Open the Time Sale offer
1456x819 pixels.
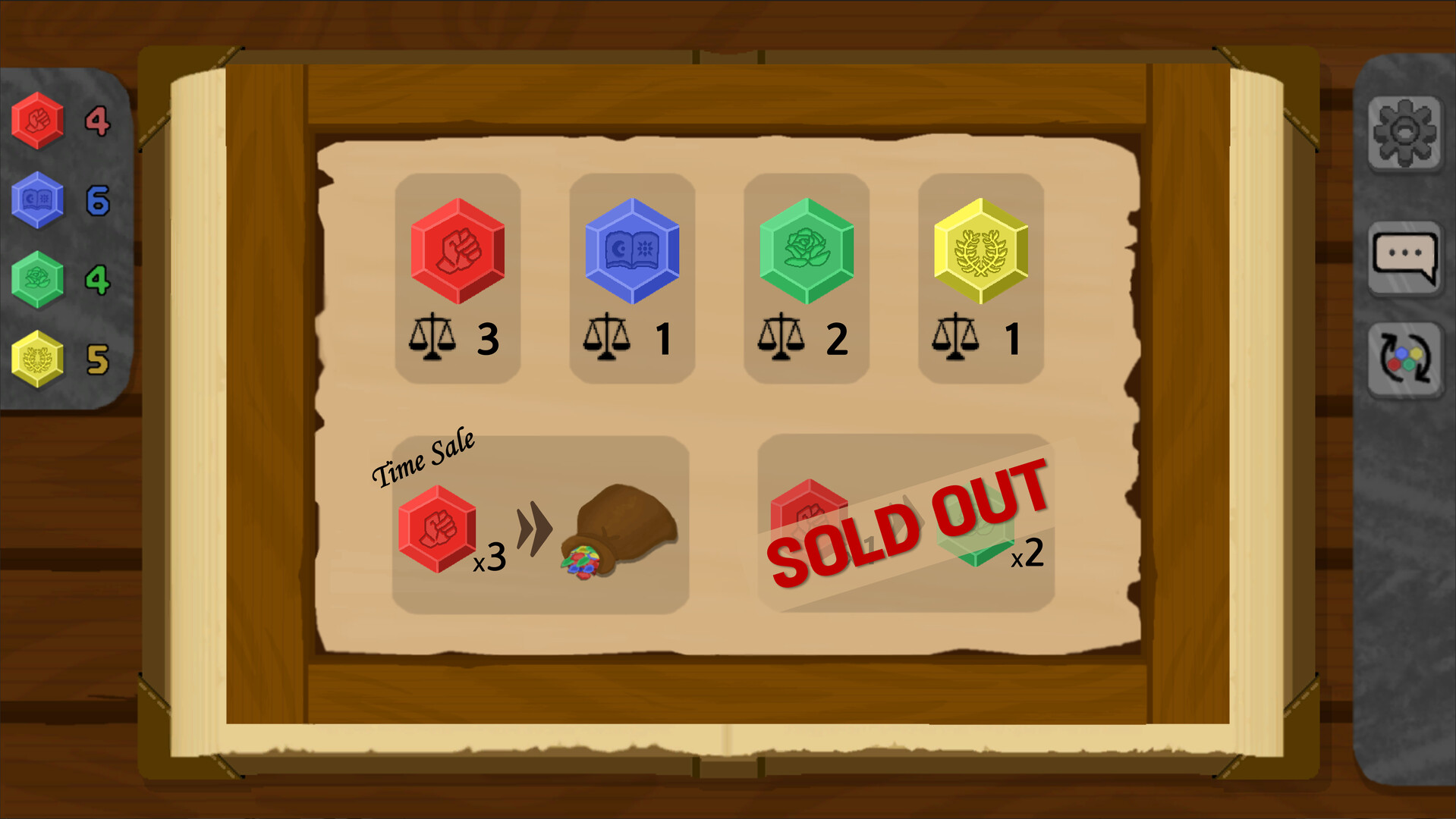(539, 523)
